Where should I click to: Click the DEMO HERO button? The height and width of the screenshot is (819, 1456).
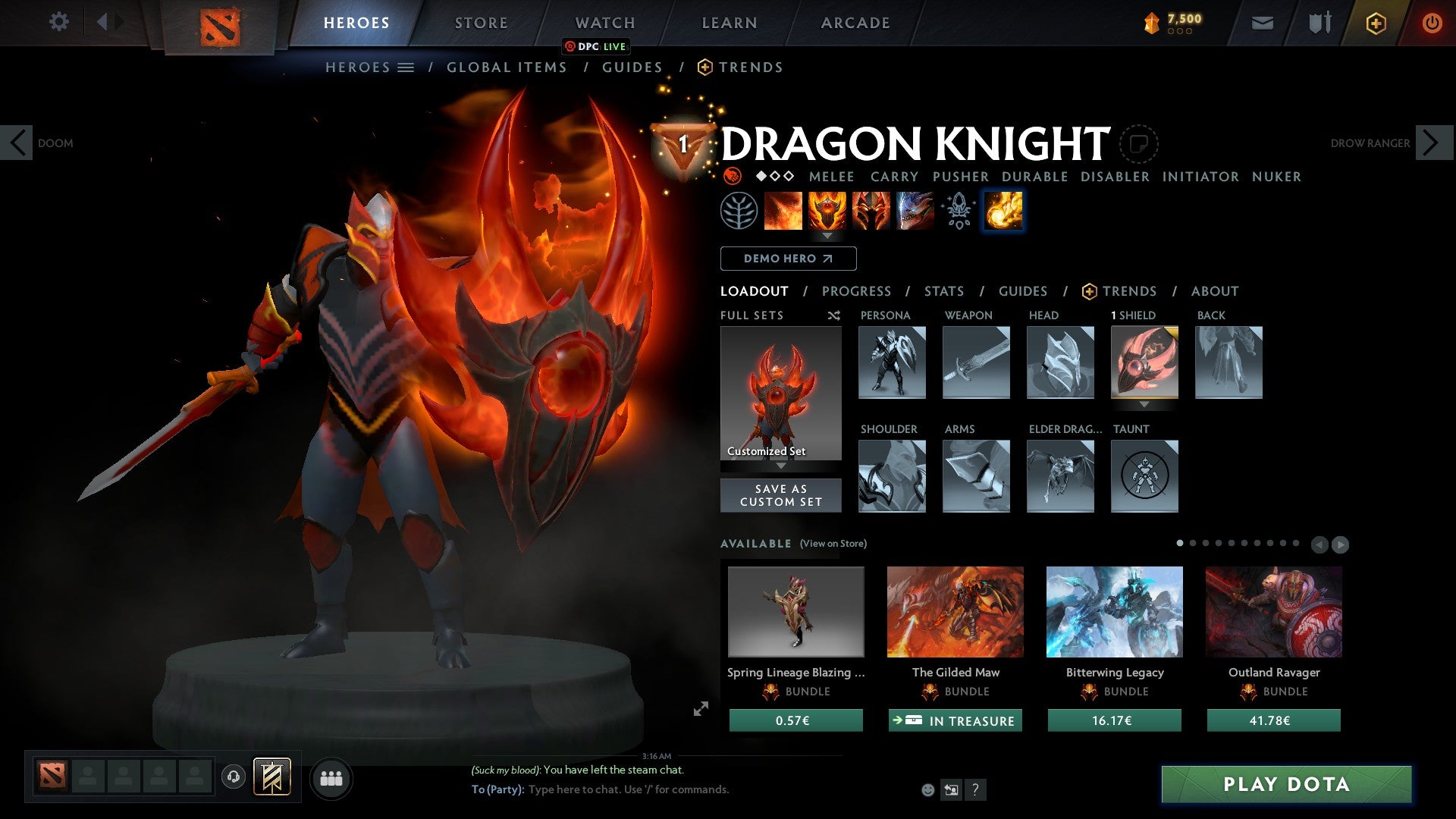[x=788, y=259]
